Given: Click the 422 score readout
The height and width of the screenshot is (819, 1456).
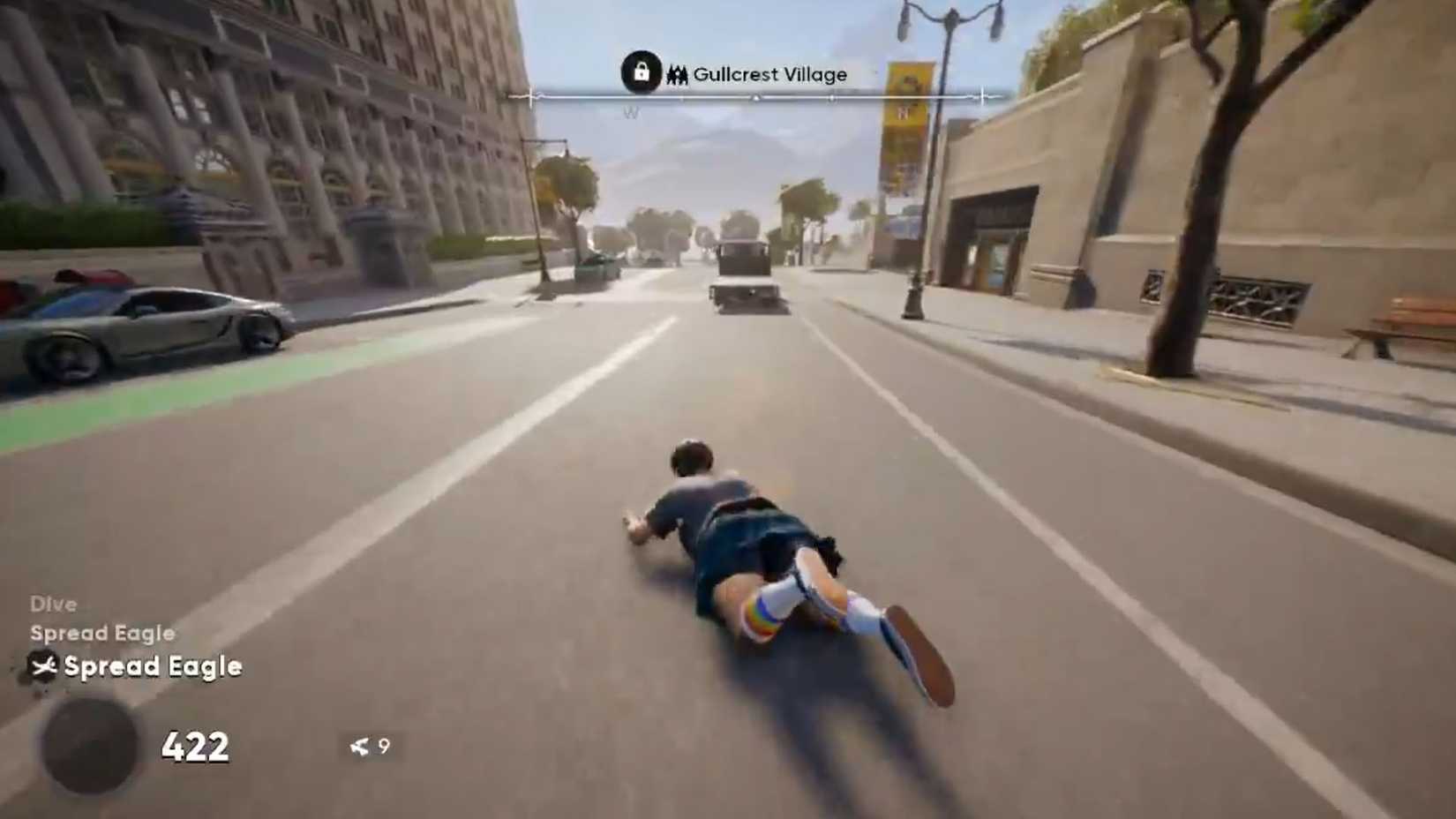Looking at the screenshot, I should (x=195, y=747).
